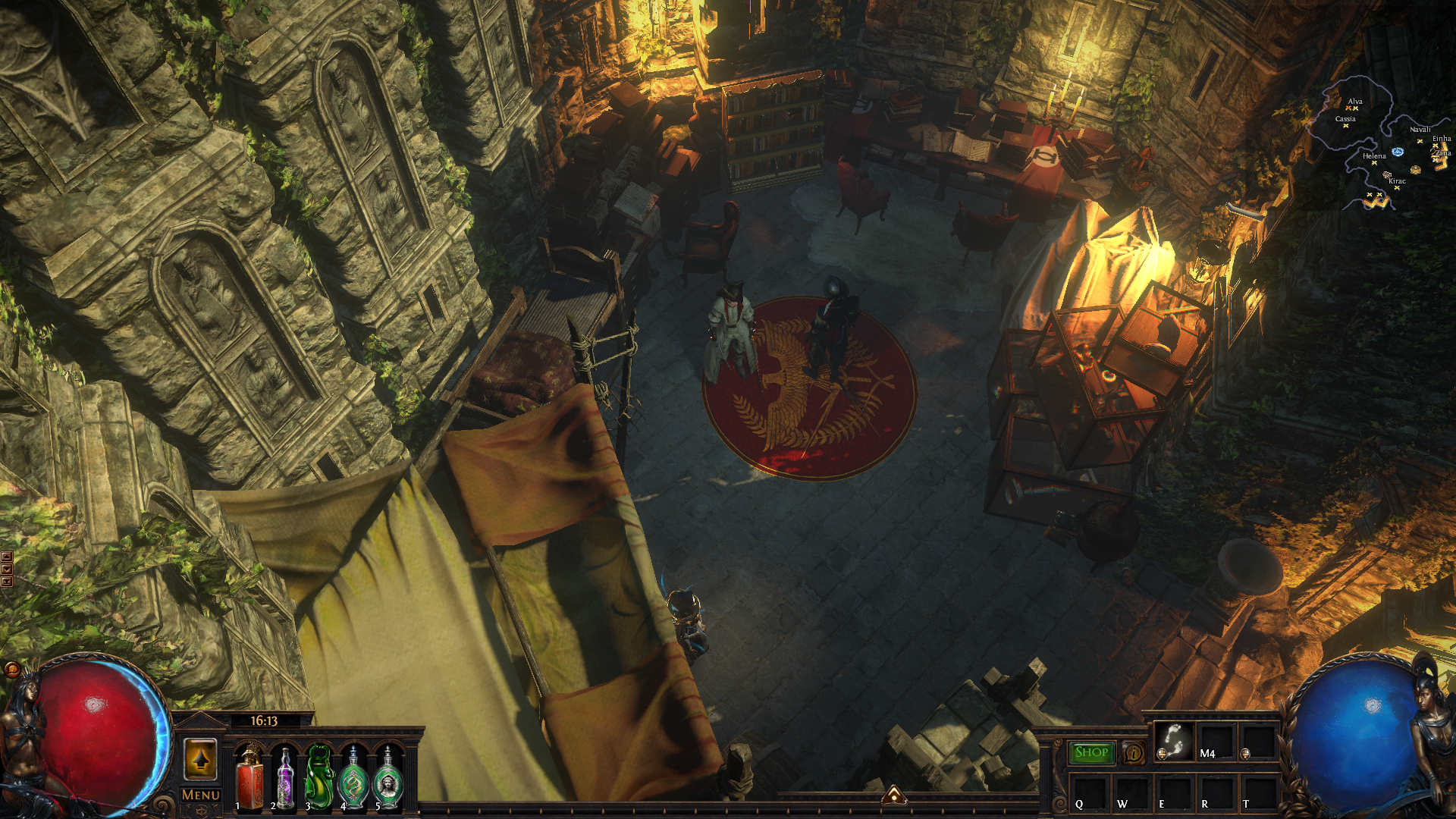Select the Helena marker on the minimap
1456x819 pixels.
coord(1374,163)
